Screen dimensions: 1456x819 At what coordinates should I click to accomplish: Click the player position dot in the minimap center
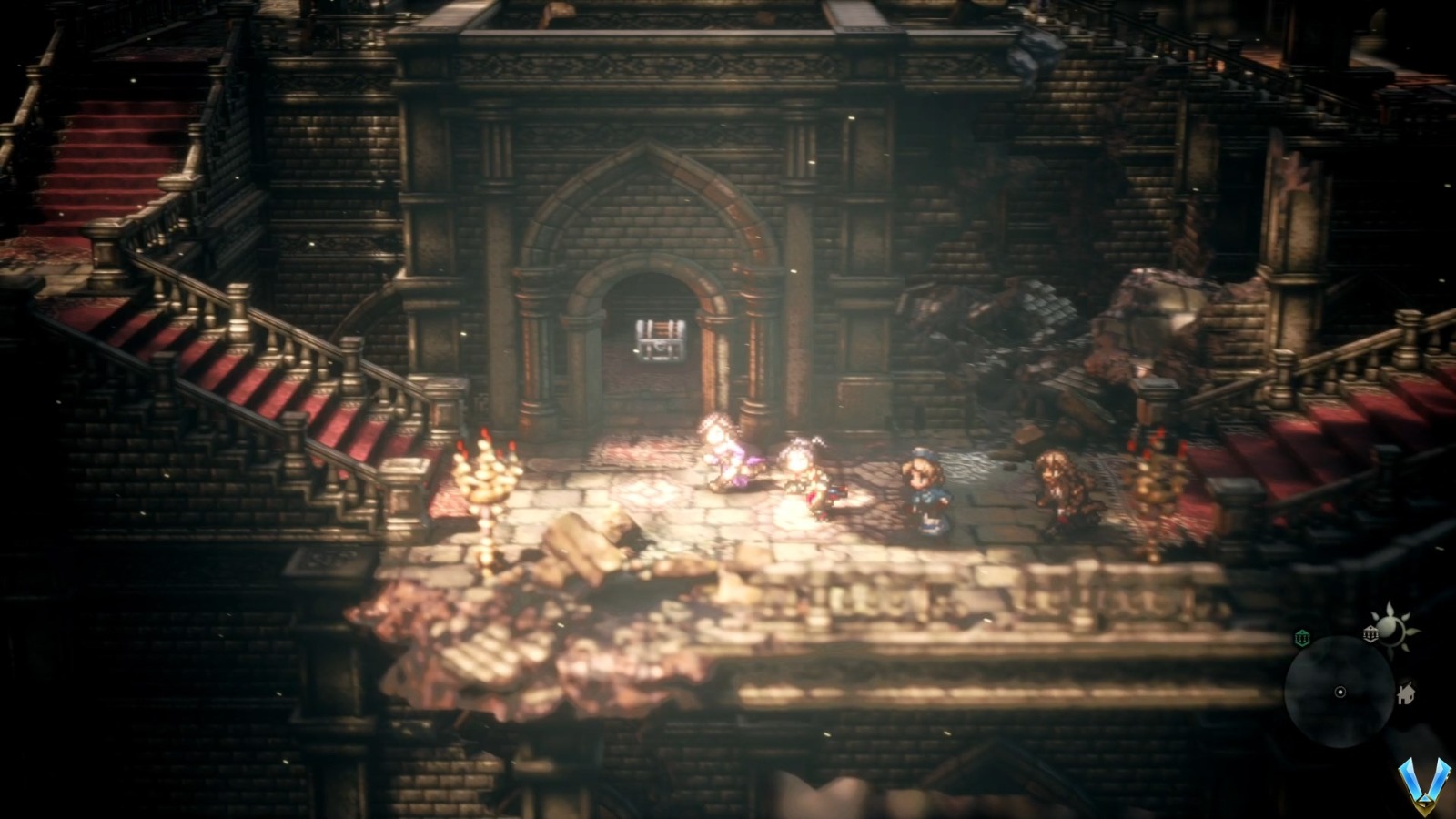pyautogui.click(x=1340, y=692)
